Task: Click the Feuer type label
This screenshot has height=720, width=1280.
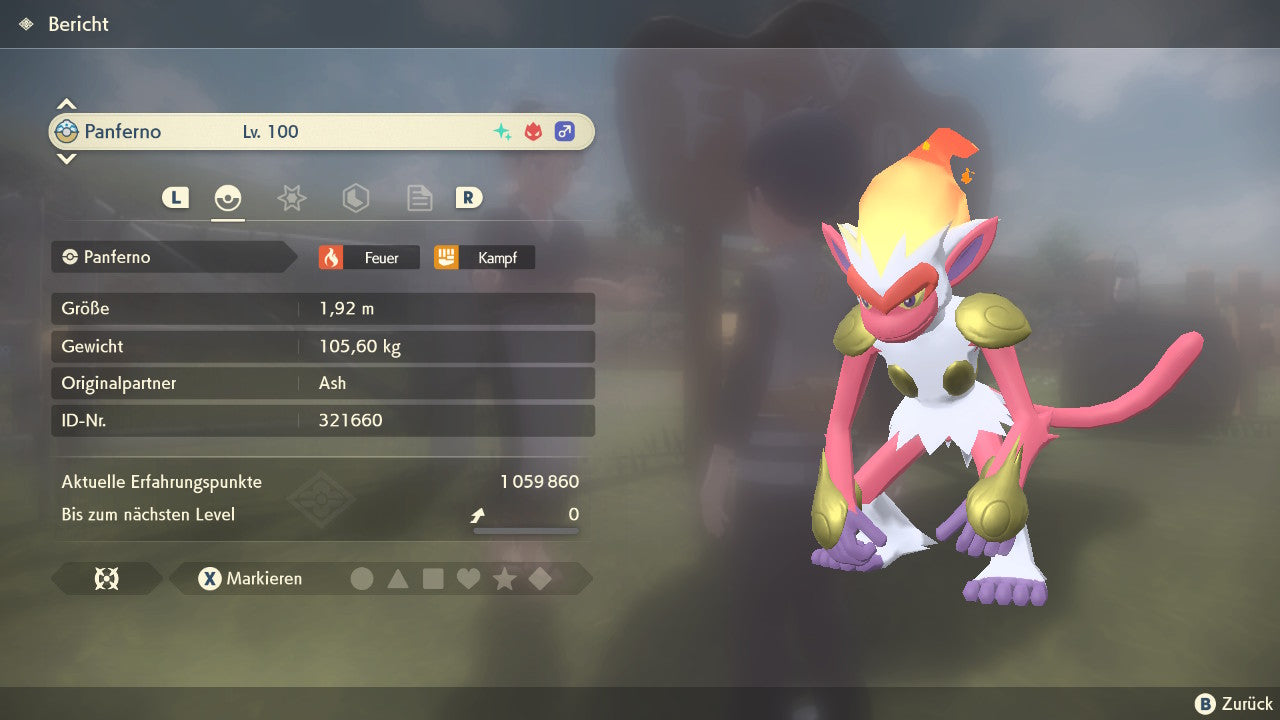Action: (x=369, y=258)
